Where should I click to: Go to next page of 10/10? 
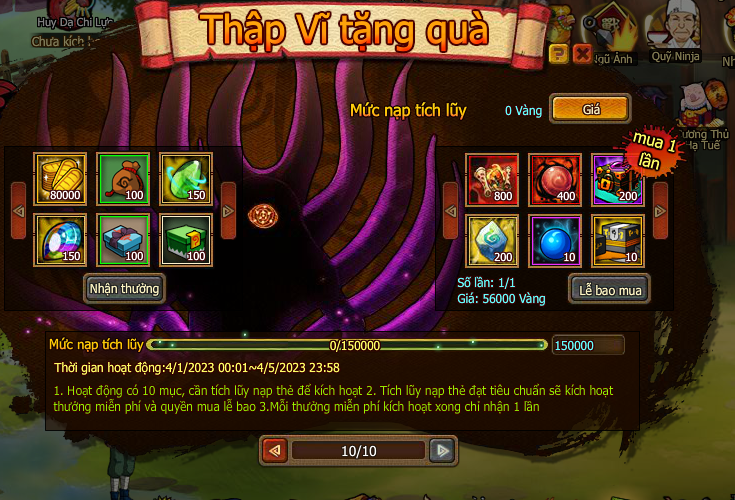click(x=442, y=451)
